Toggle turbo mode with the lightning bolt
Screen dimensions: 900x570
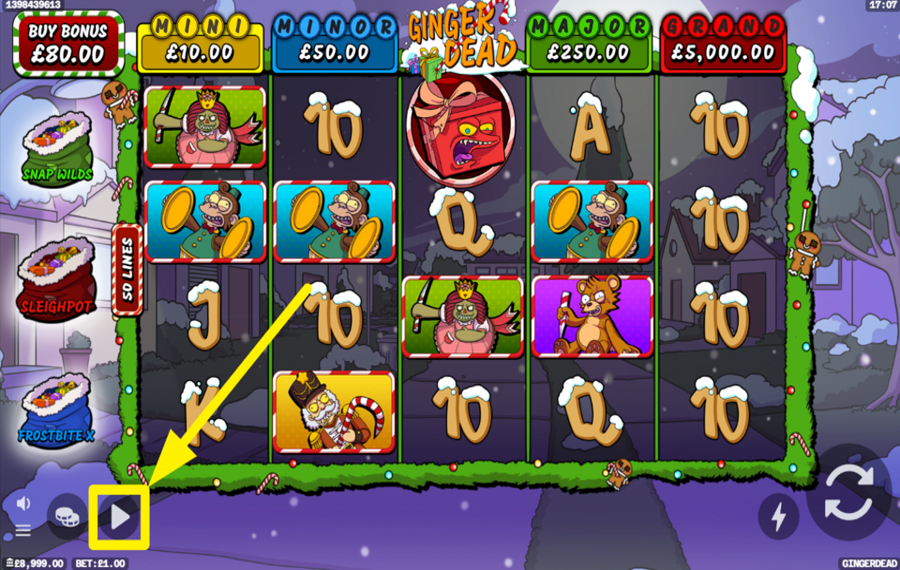[x=778, y=515]
